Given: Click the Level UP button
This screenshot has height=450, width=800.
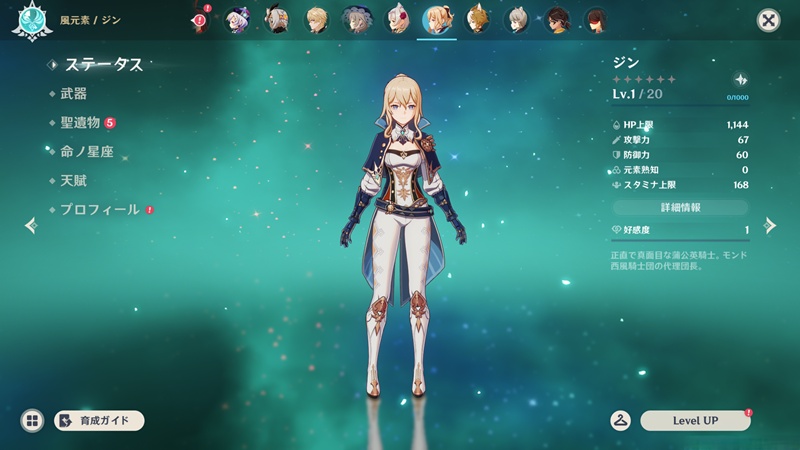Looking at the screenshot, I should pos(694,421).
